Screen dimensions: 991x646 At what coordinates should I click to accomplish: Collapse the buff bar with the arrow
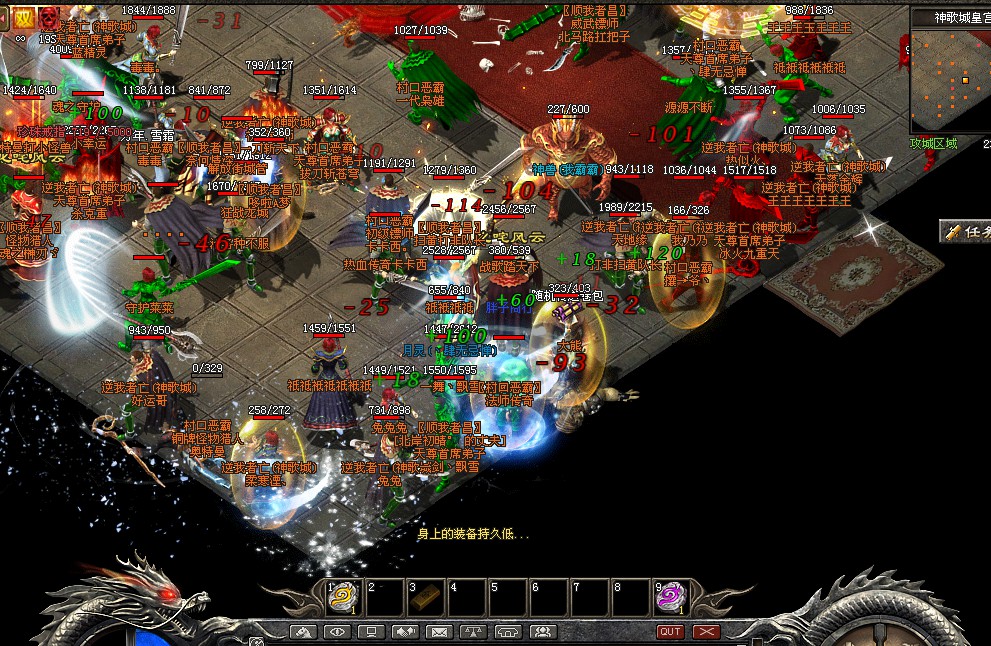(5, 18)
